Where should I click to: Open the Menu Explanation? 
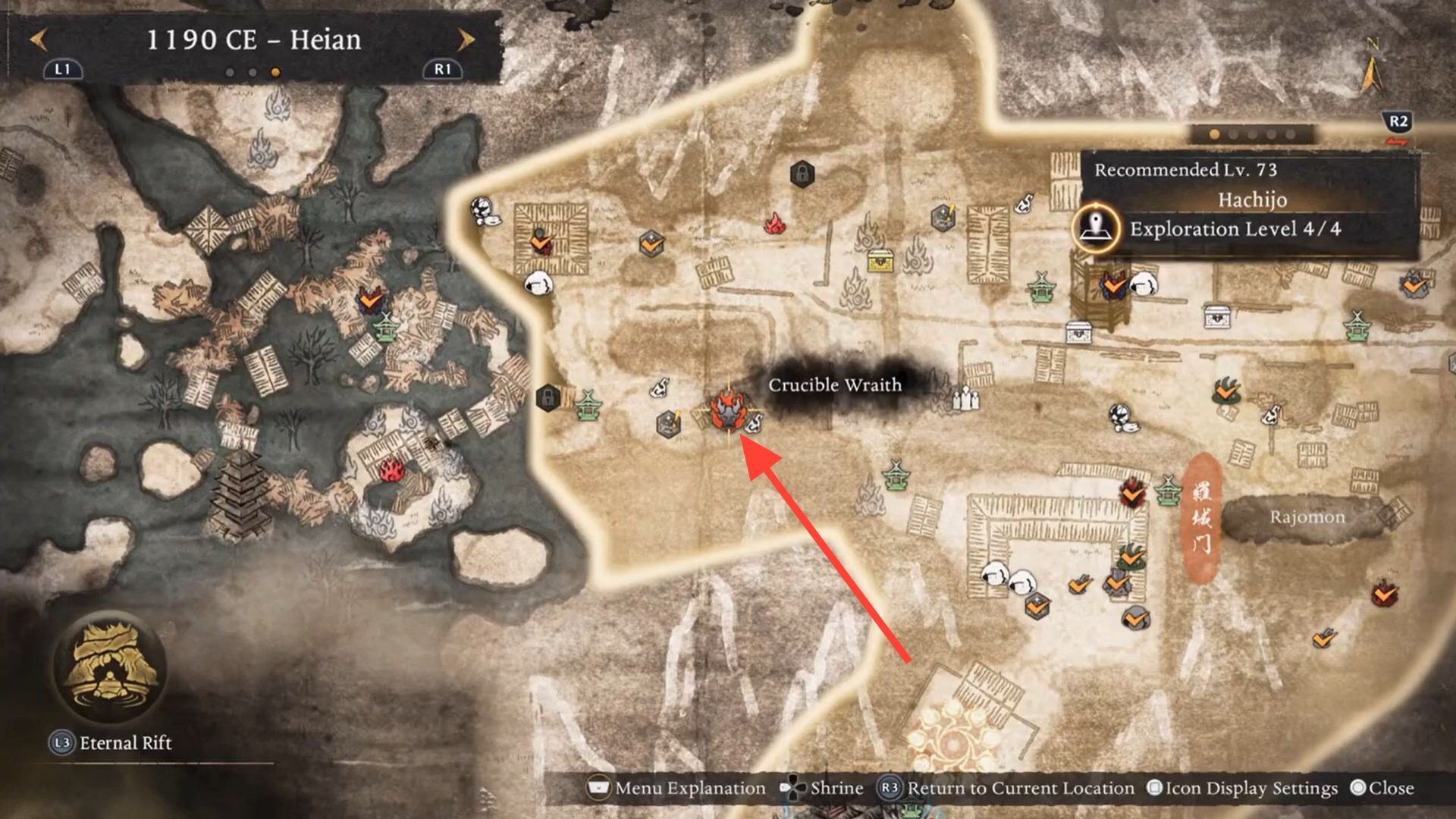point(677,789)
